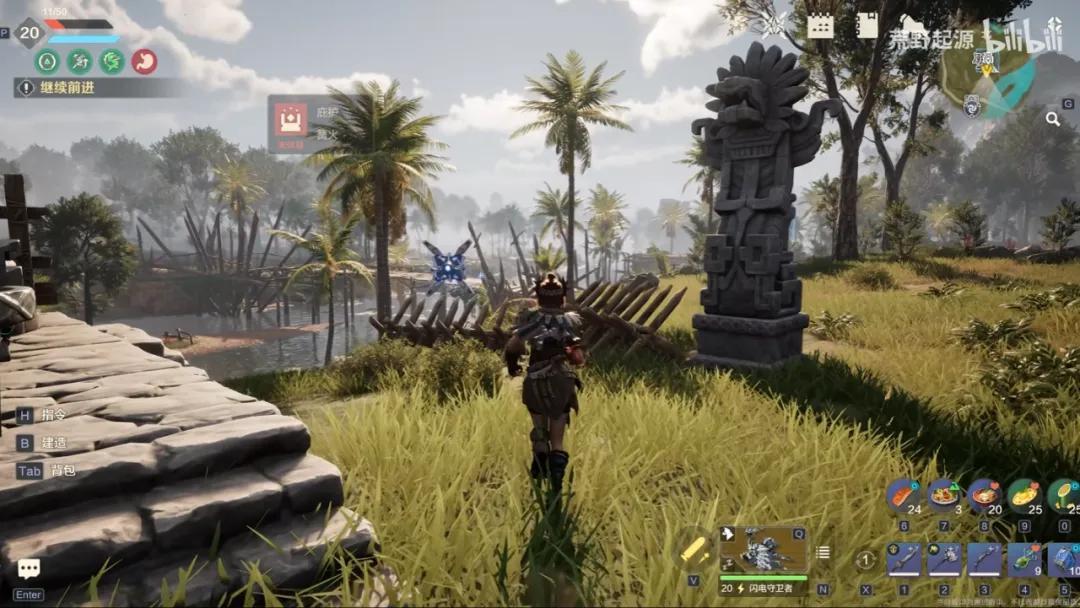The height and width of the screenshot is (608, 1080).
Task: Equip the weapon in hotbar slot 3
Action: click(x=984, y=559)
